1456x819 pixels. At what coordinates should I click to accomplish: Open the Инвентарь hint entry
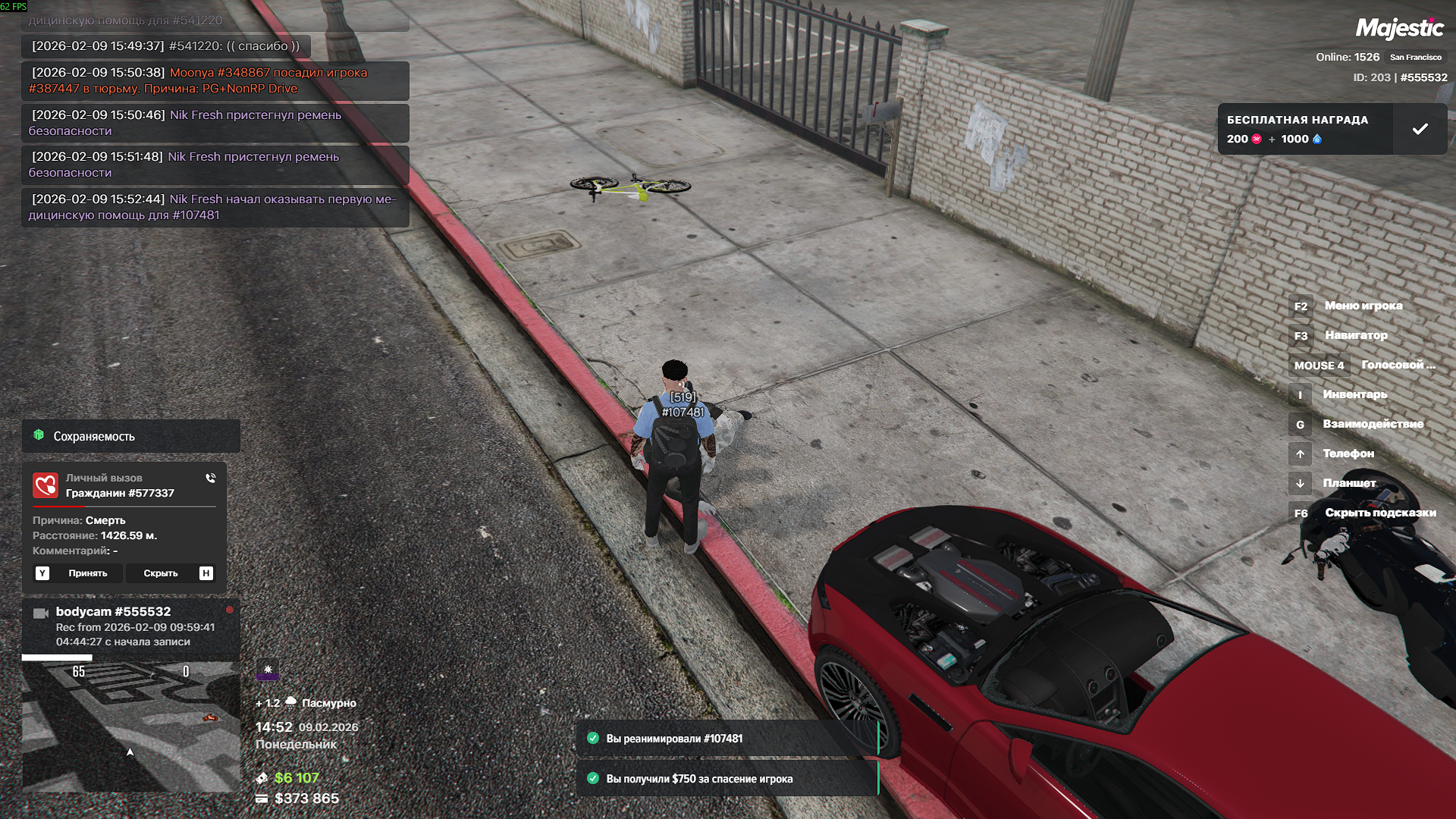(1354, 394)
